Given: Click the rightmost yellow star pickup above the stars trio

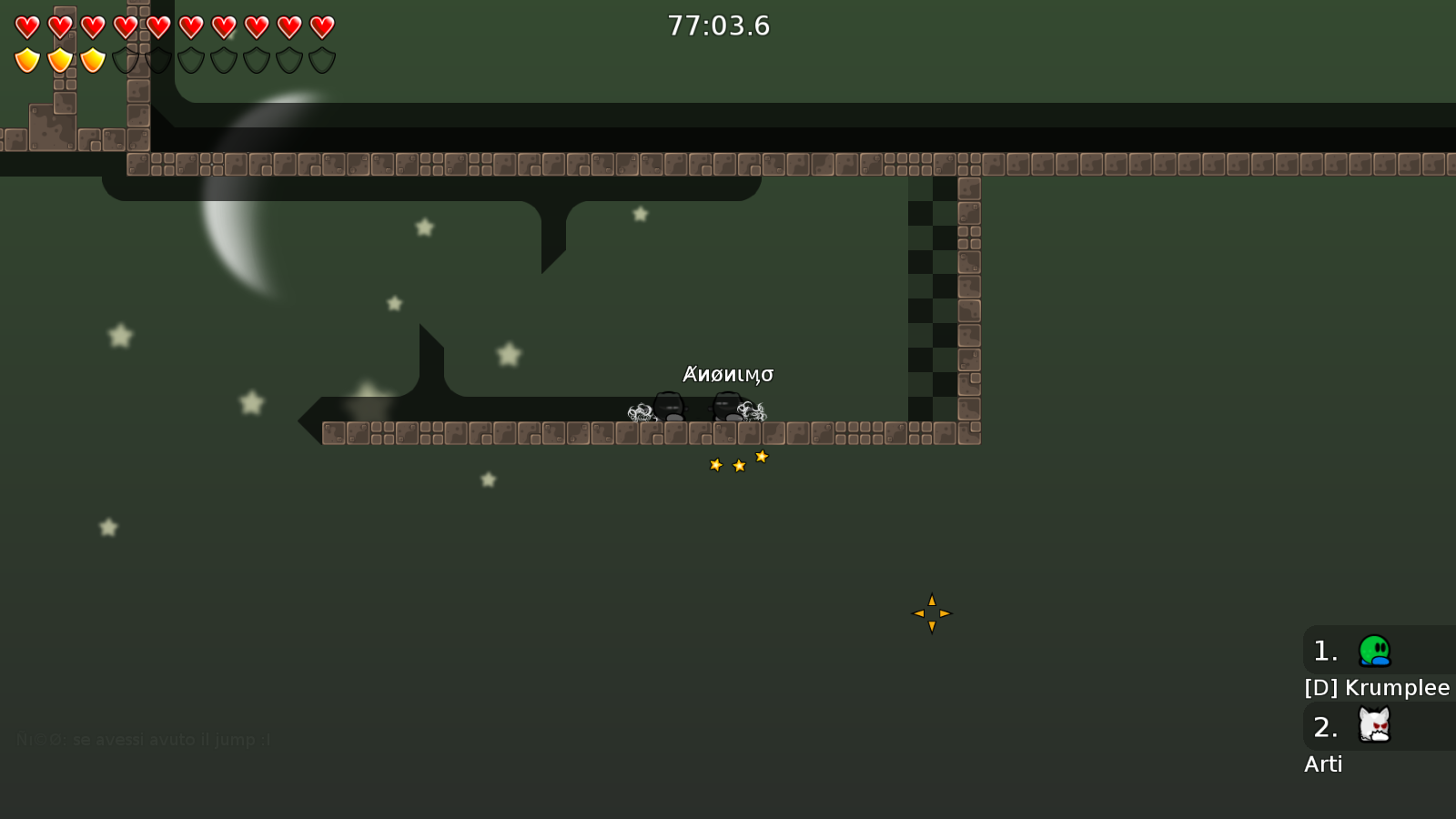Looking at the screenshot, I should tap(762, 455).
